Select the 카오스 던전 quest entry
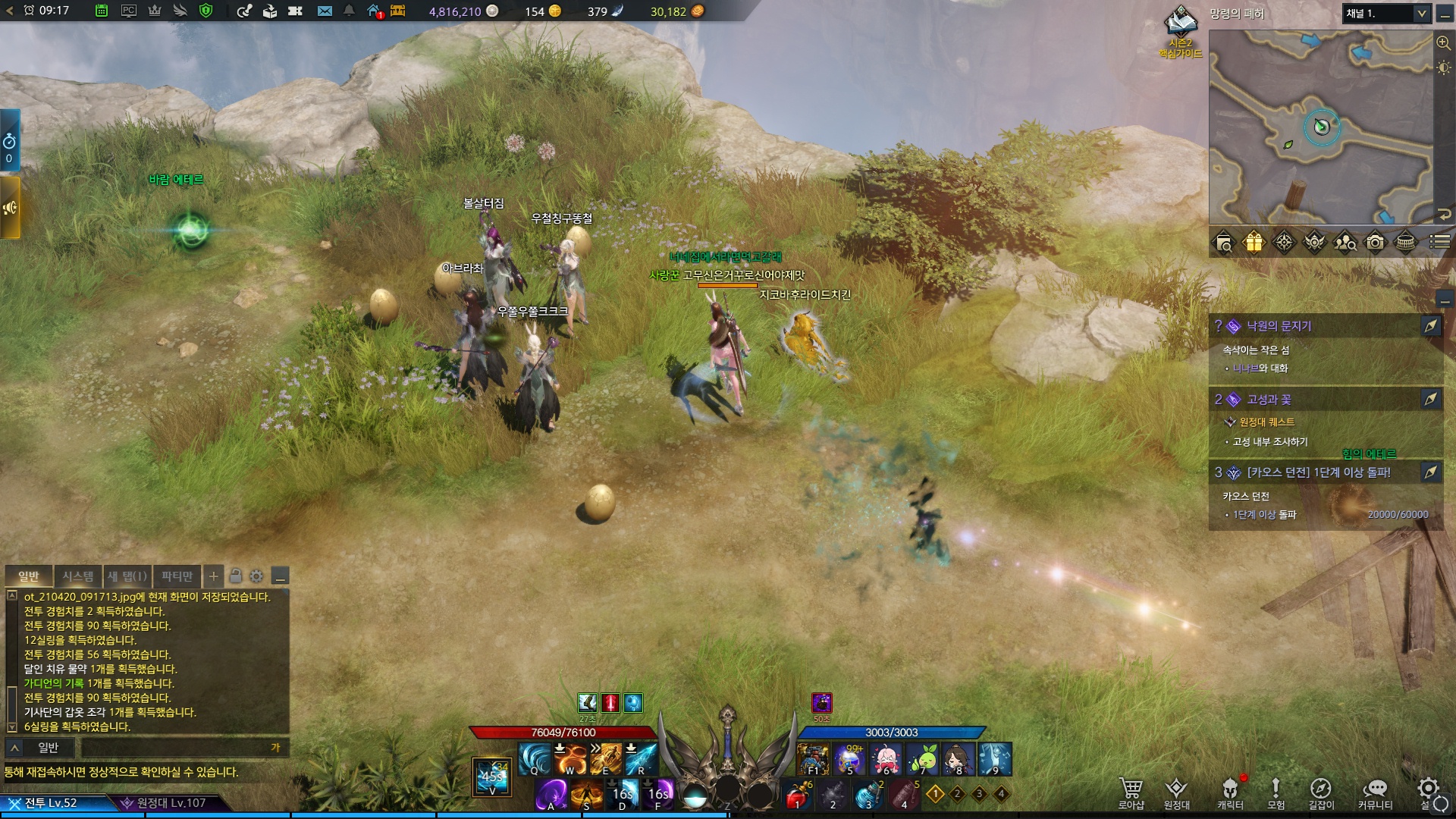Image resolution: width=1456 pixels, height=819 pixels. click(1318, 472)
